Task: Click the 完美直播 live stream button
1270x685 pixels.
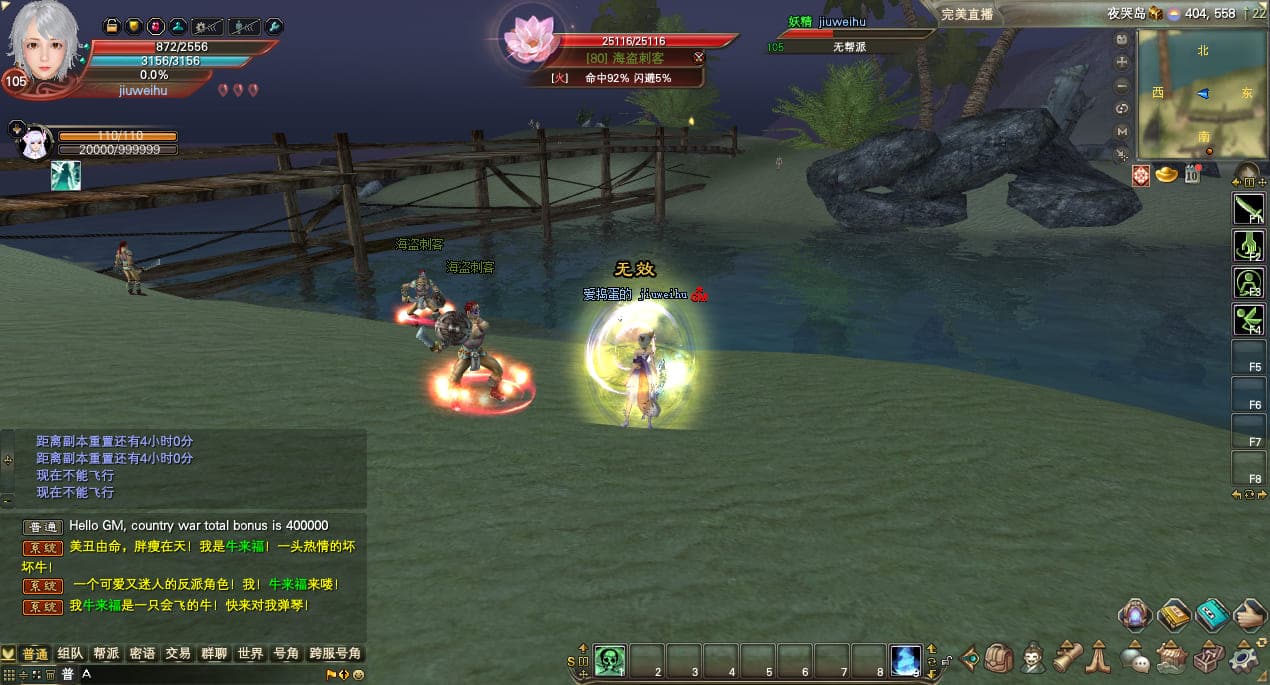Action: 967,14
